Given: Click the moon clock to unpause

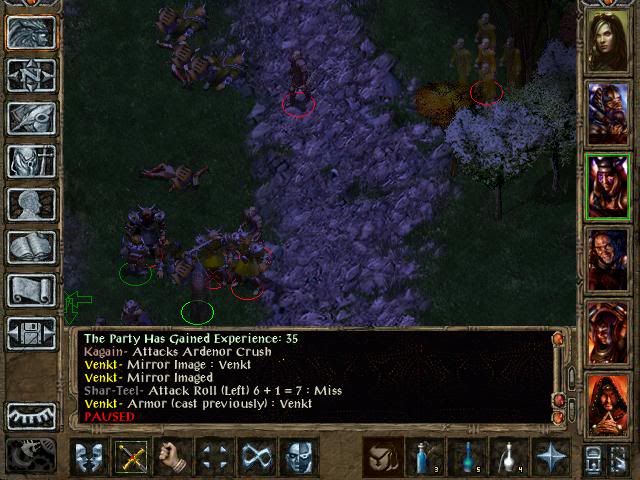Looking at the screenshot, I should pos(31,455).
